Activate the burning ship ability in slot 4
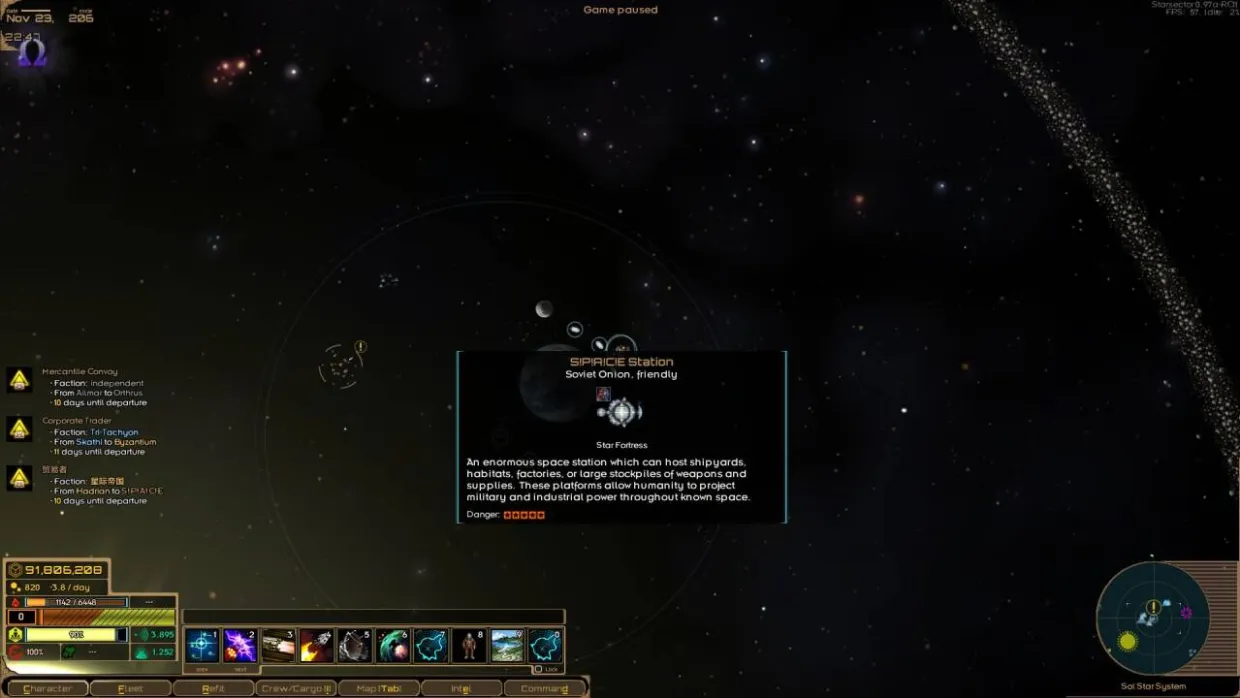Screen dimensions: 1240x698 (317, 646)
